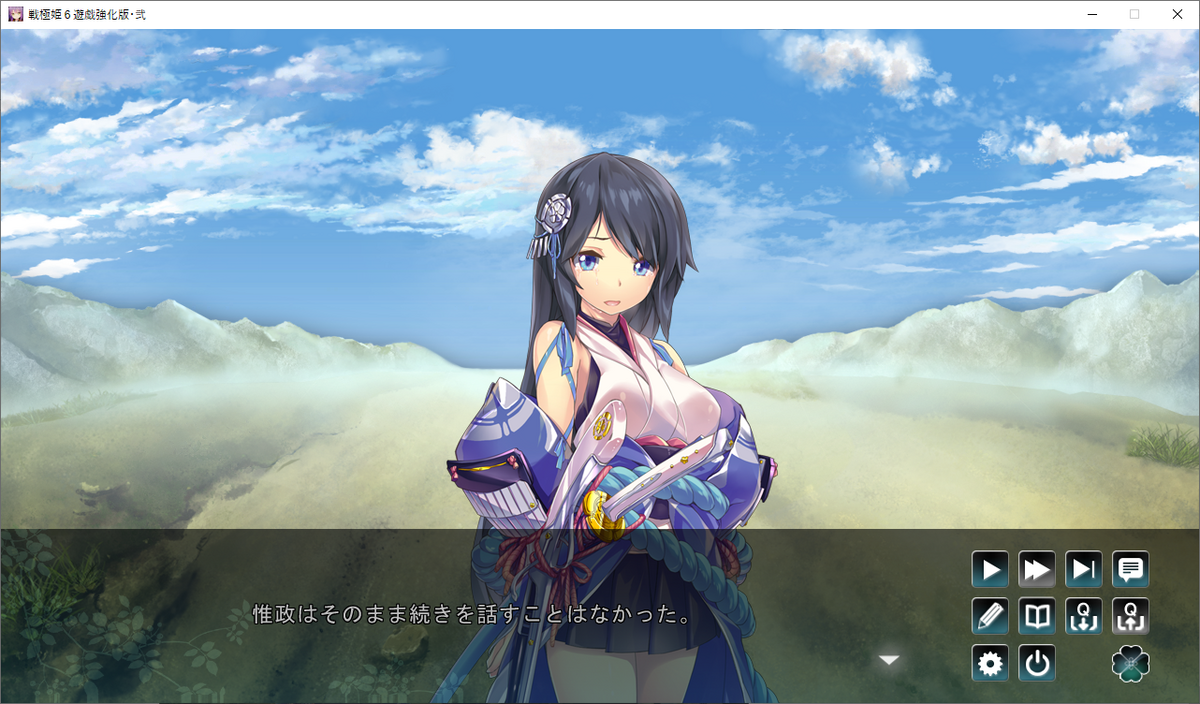Viewport: 1200px width, 704px height.
Task: Quick save with the Q down-arrow button
Action: 1084,616
